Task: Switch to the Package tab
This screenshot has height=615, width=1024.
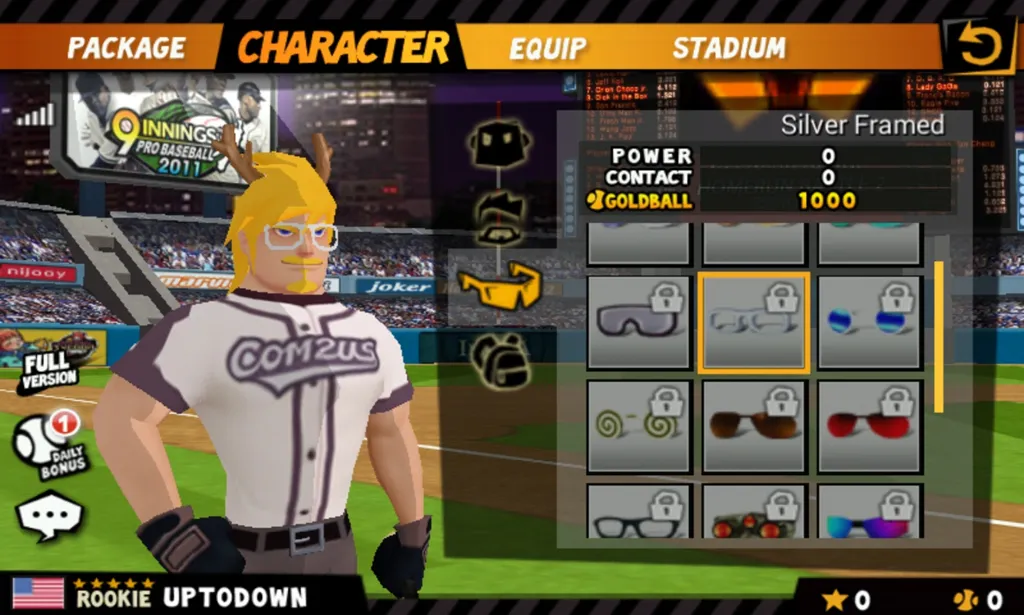Action: (126, 47)
